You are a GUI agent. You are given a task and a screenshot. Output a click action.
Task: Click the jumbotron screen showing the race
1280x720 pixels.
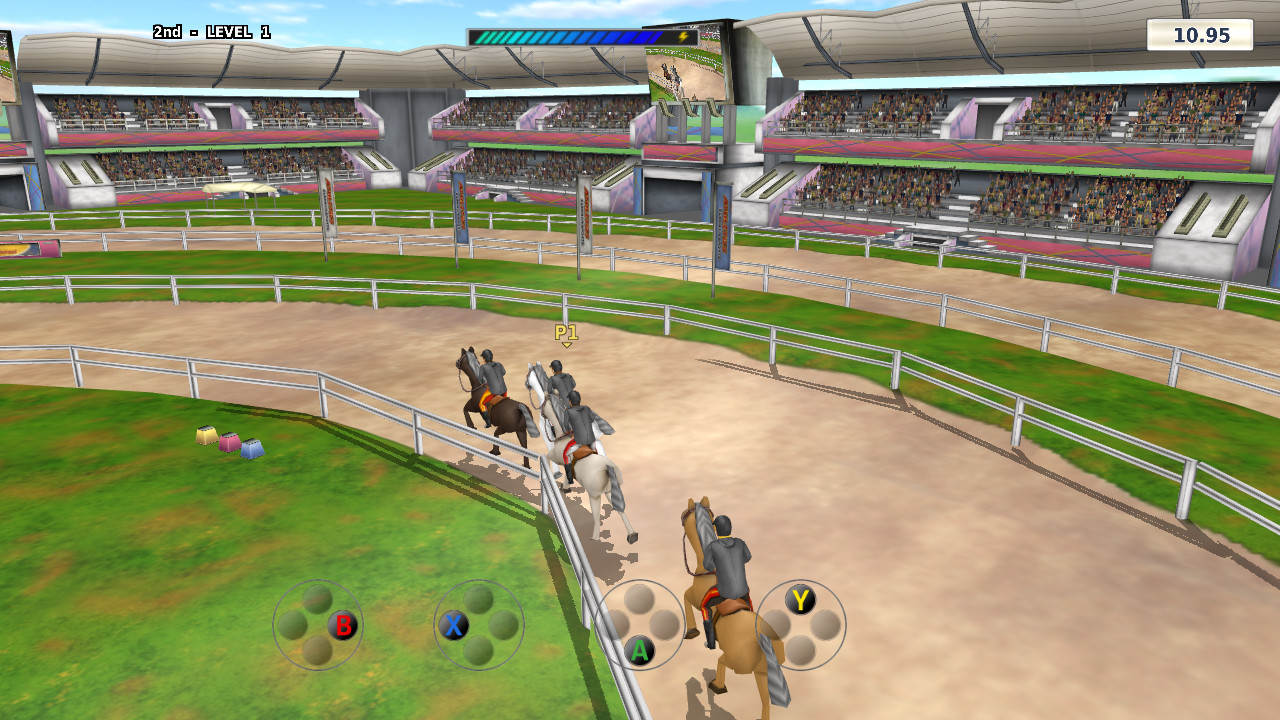click(688, 70)
